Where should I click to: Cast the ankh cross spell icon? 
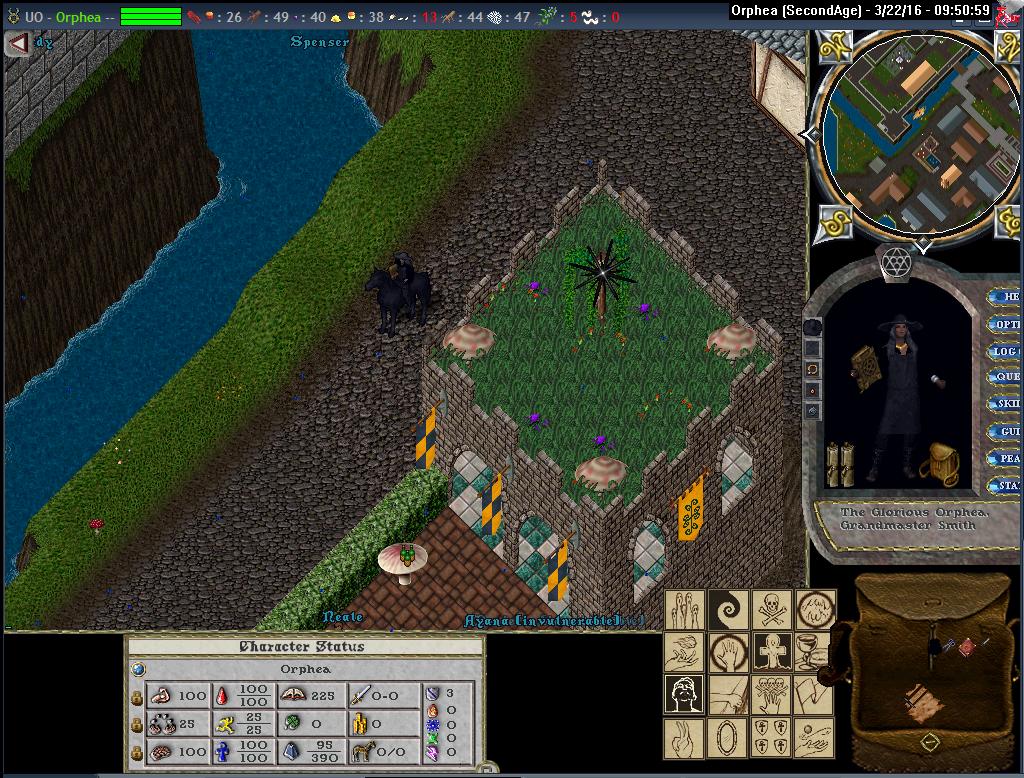click(771, 651)
